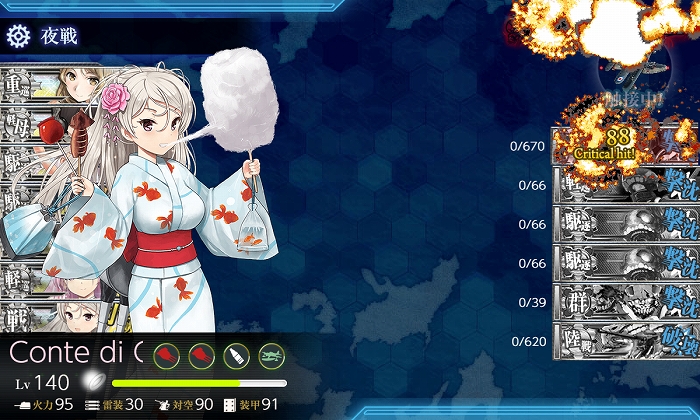Select the enemy 群 banner

coord(620,301)
